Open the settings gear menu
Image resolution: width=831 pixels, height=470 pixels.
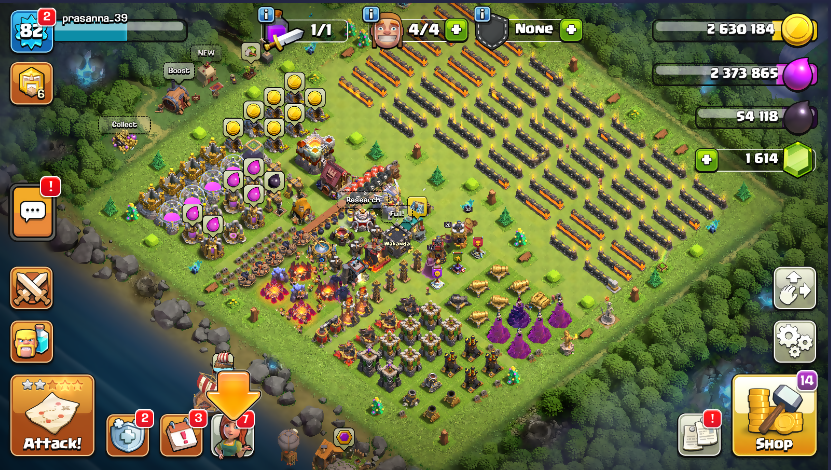coord(794,341)
